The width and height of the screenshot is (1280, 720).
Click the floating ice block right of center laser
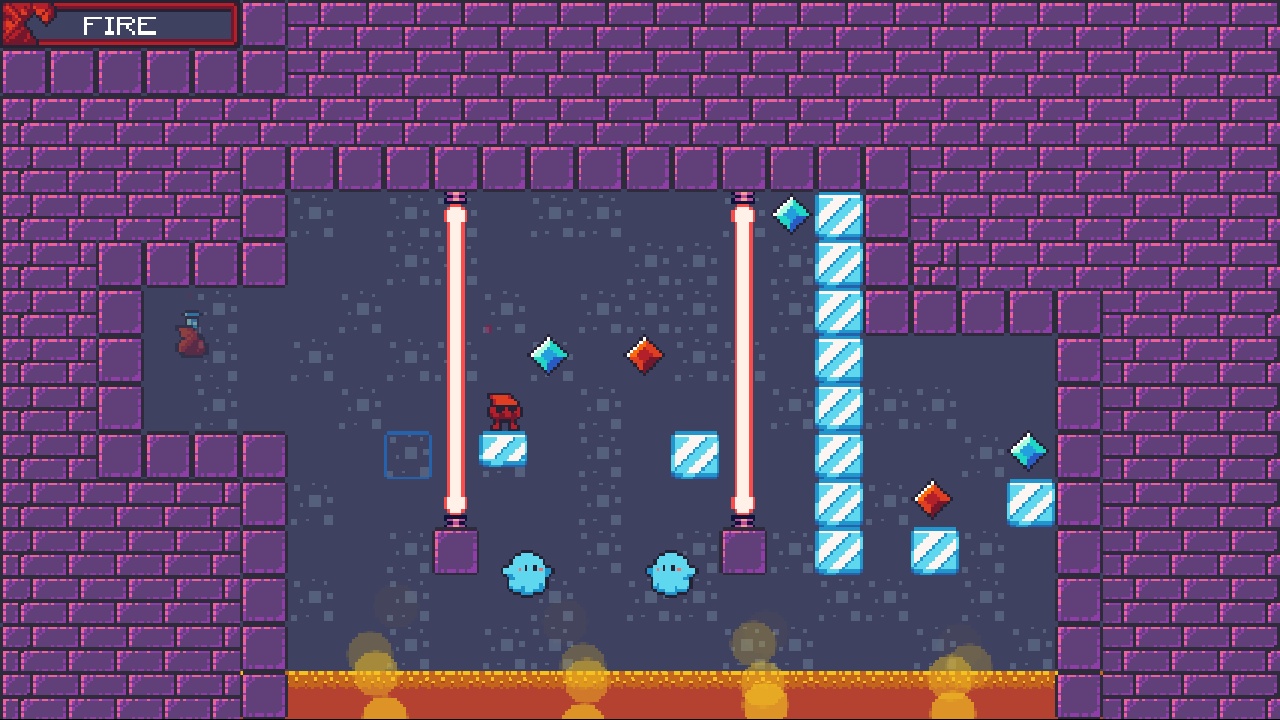(696, 456)
